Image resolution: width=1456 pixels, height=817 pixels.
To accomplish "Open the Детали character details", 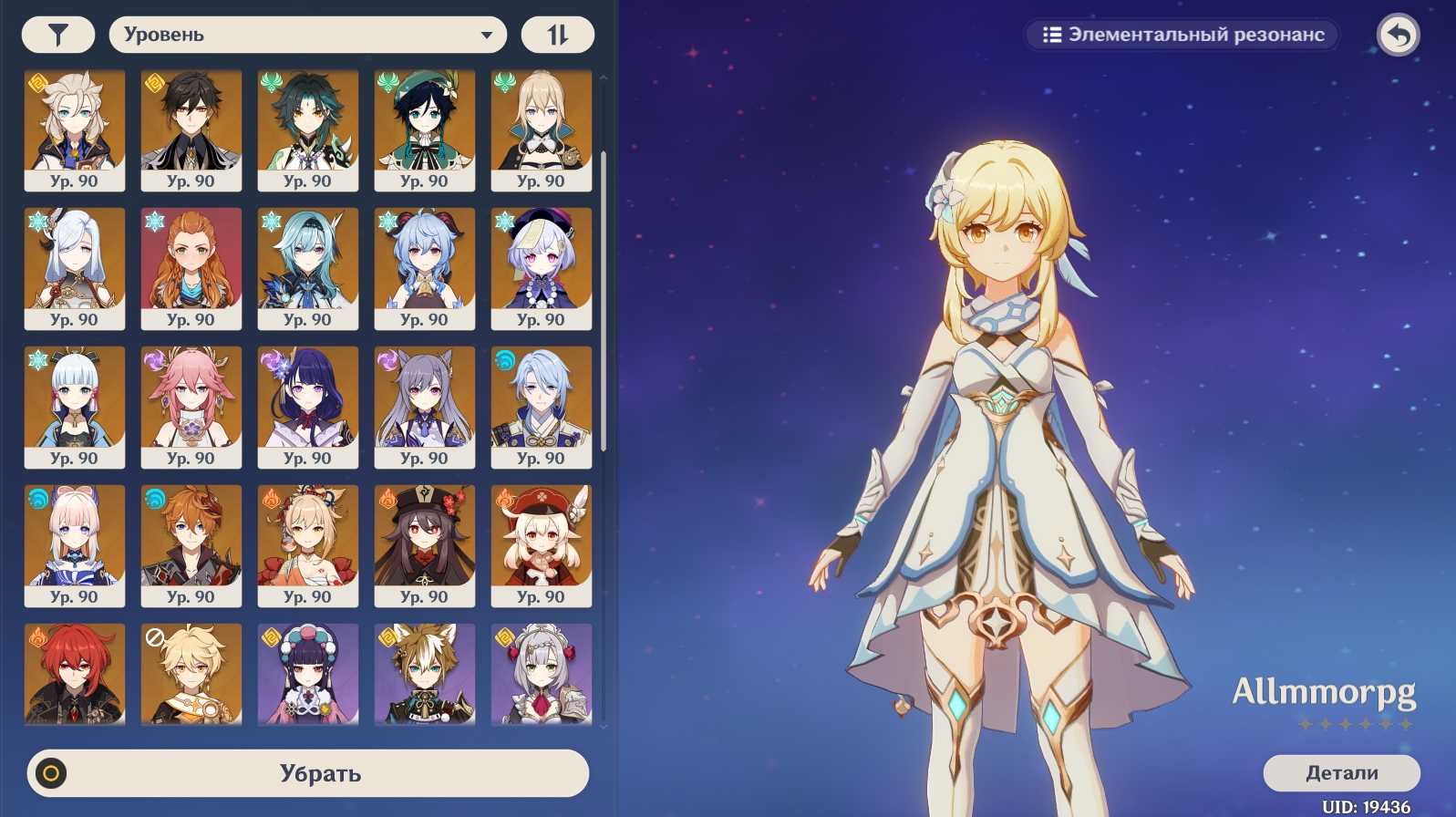I will [x=1341, y=772].
